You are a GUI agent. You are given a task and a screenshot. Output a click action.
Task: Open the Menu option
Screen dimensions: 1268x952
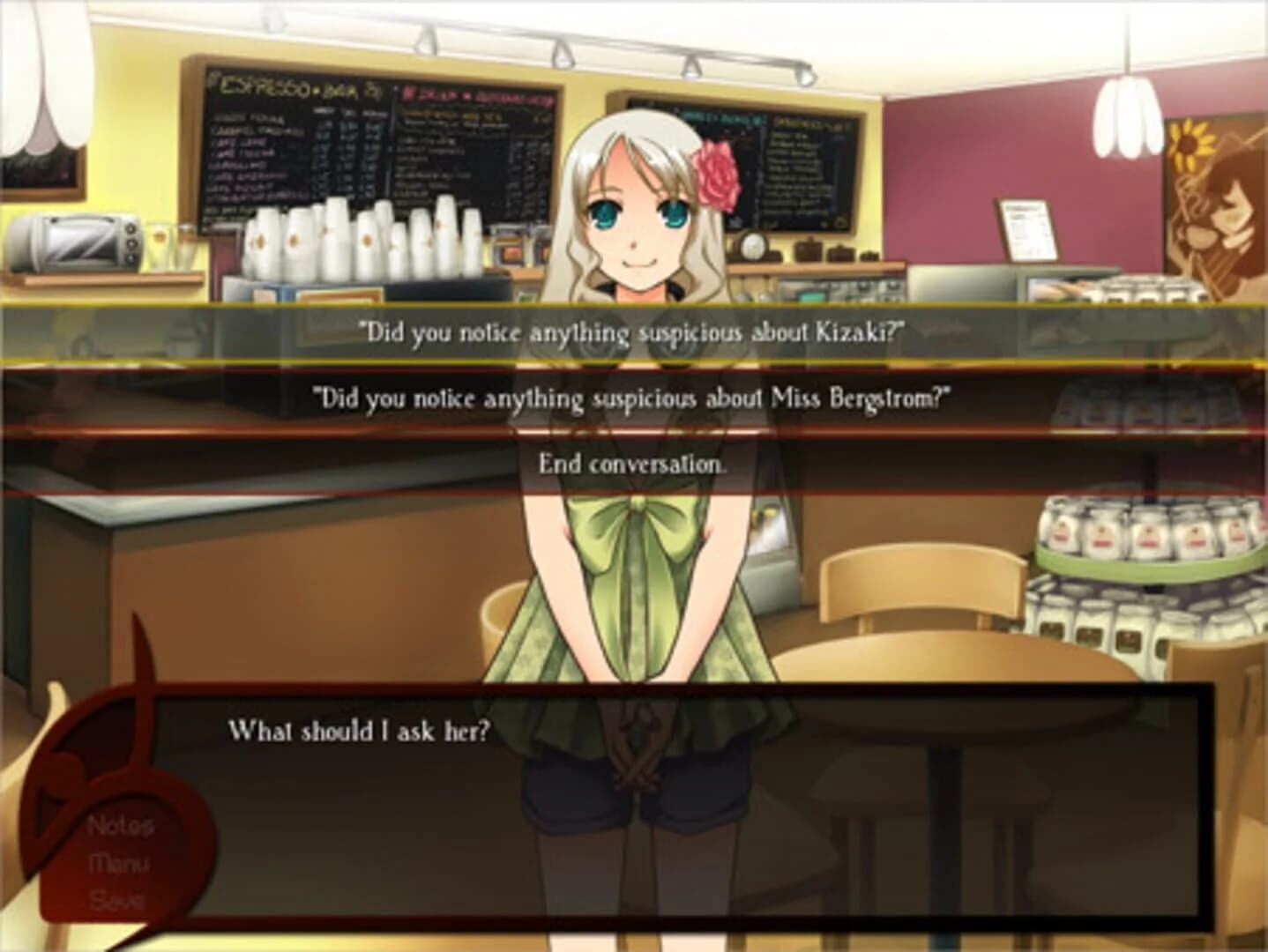pos(118,865)
